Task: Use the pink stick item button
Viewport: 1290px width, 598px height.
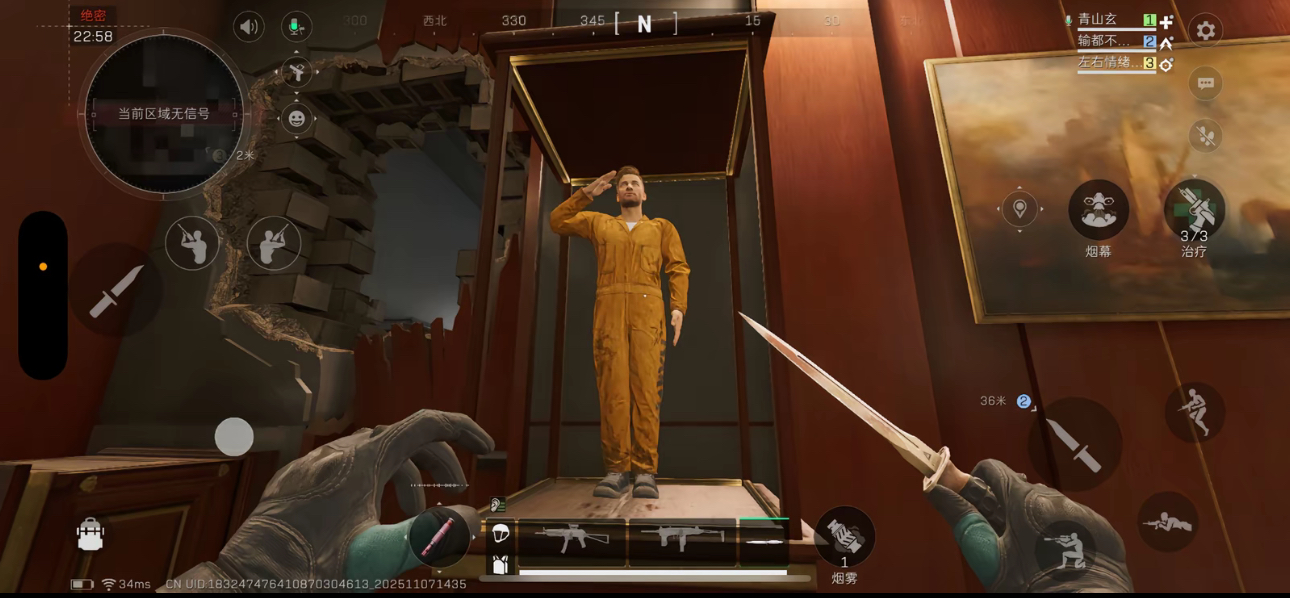Action: click(439, 537)
